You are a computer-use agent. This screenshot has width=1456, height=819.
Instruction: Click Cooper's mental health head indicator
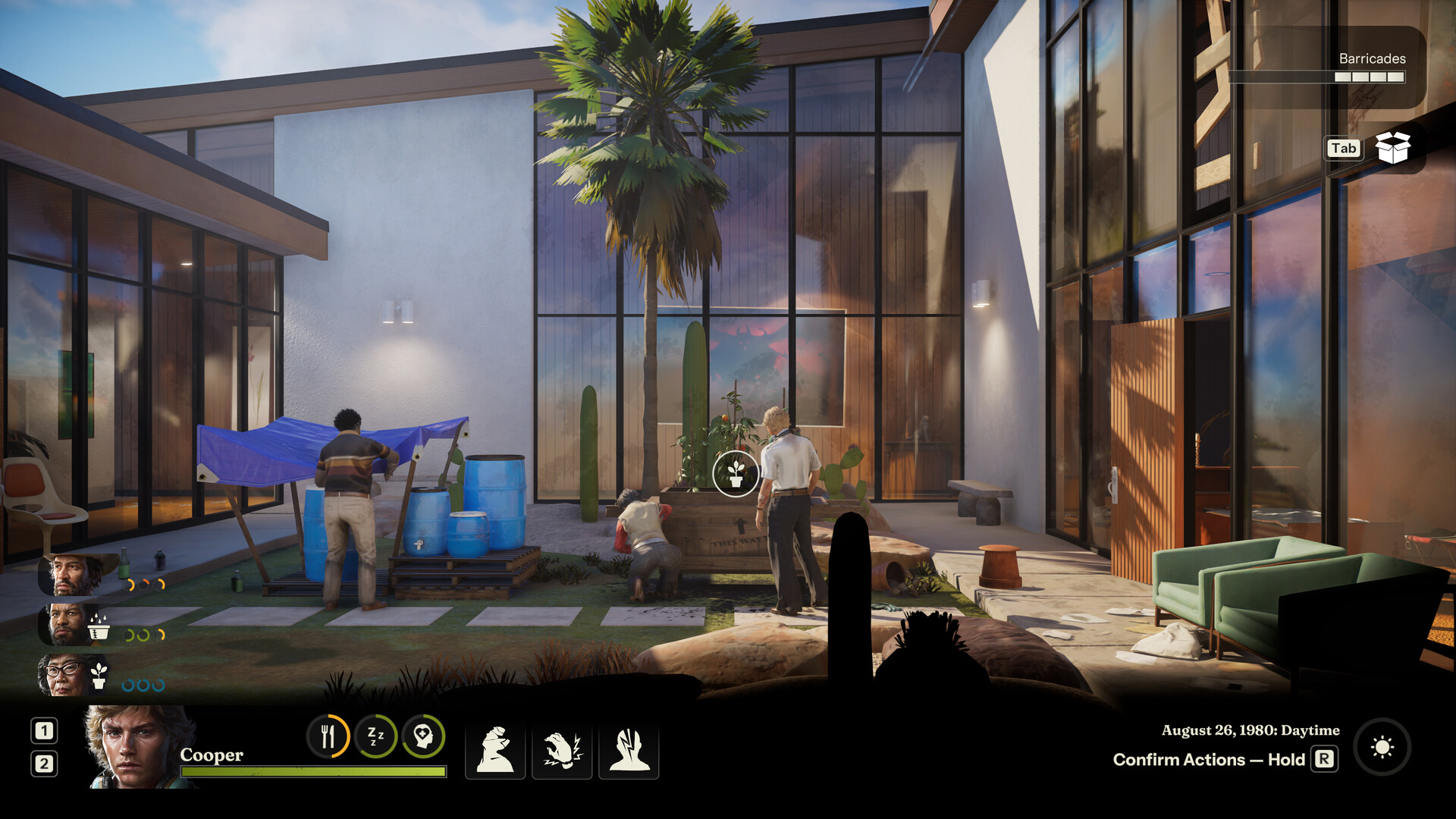[423, 736]
